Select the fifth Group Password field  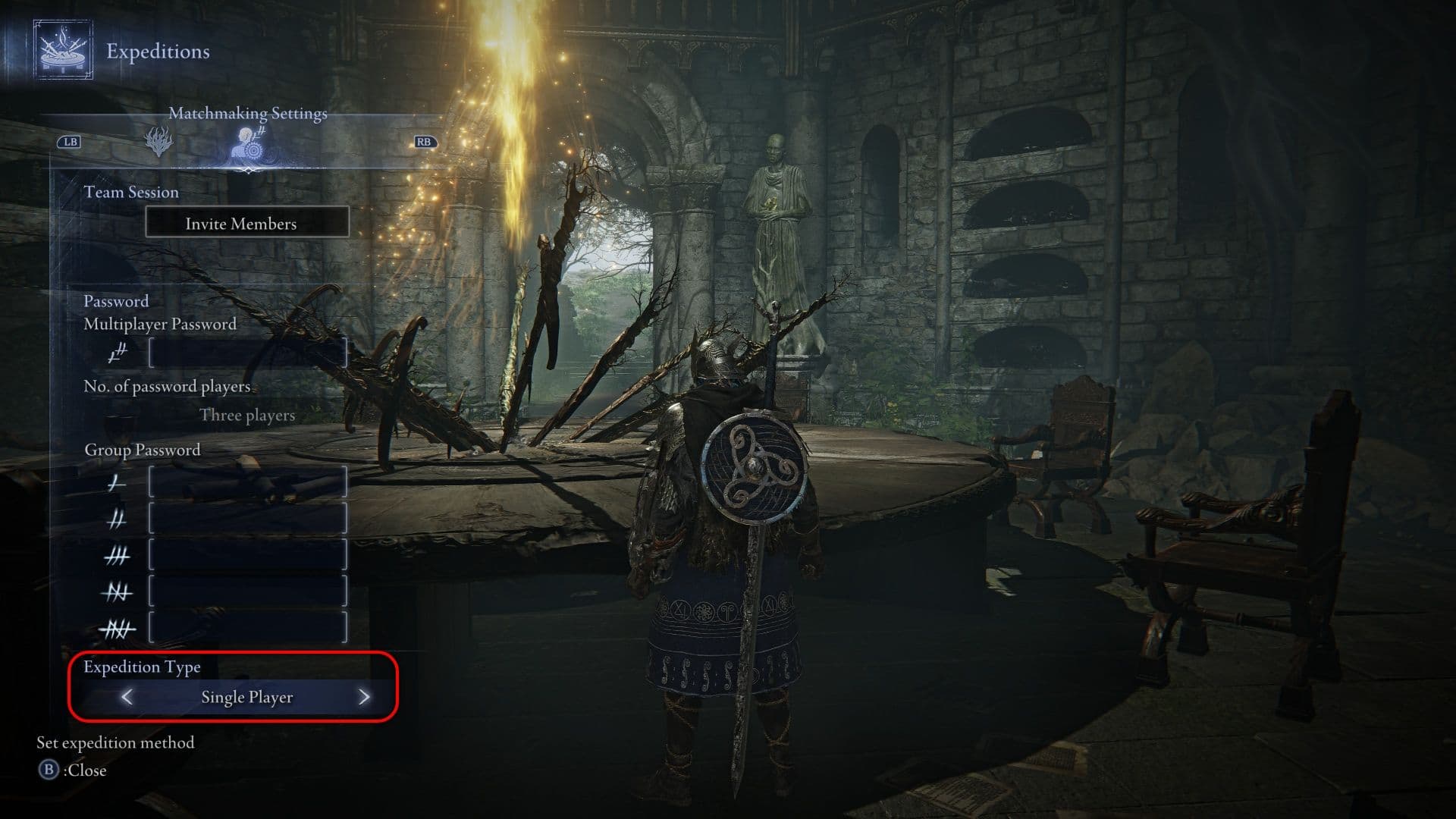click(x=247, y=628)
